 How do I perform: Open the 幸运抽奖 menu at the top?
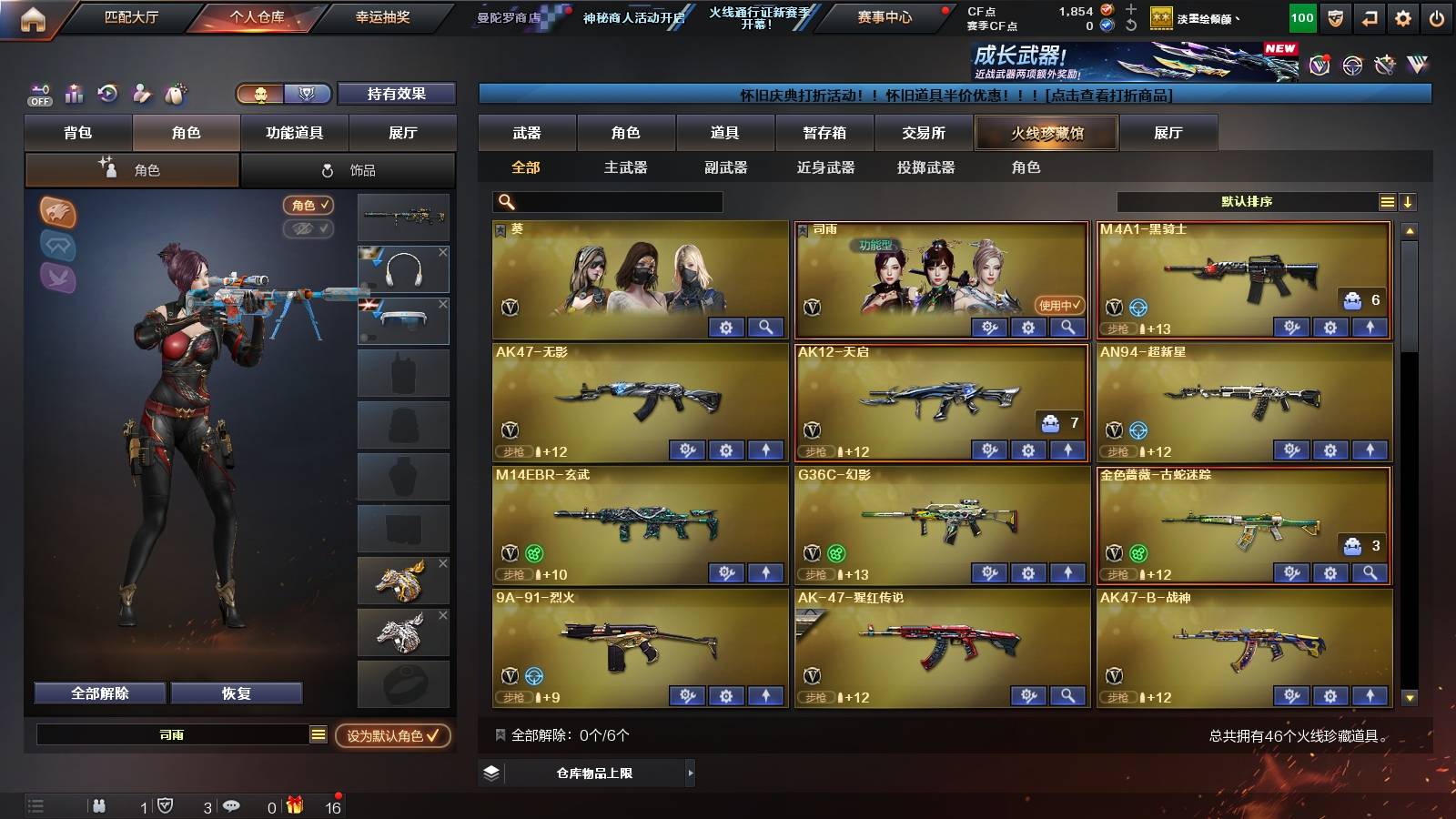pos(382,17)
